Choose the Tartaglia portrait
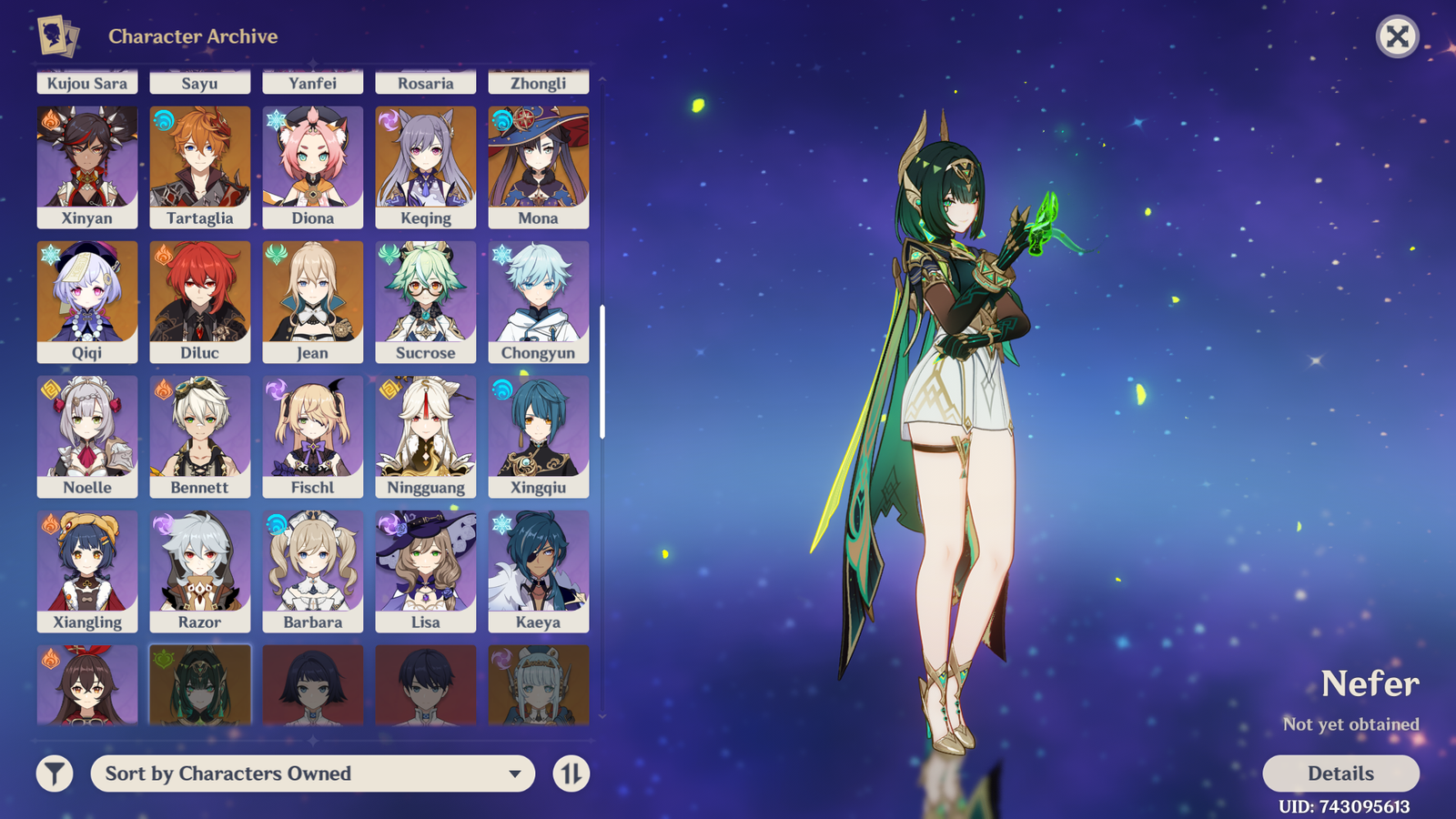1456x819 pixels. [x=200, y=167]
